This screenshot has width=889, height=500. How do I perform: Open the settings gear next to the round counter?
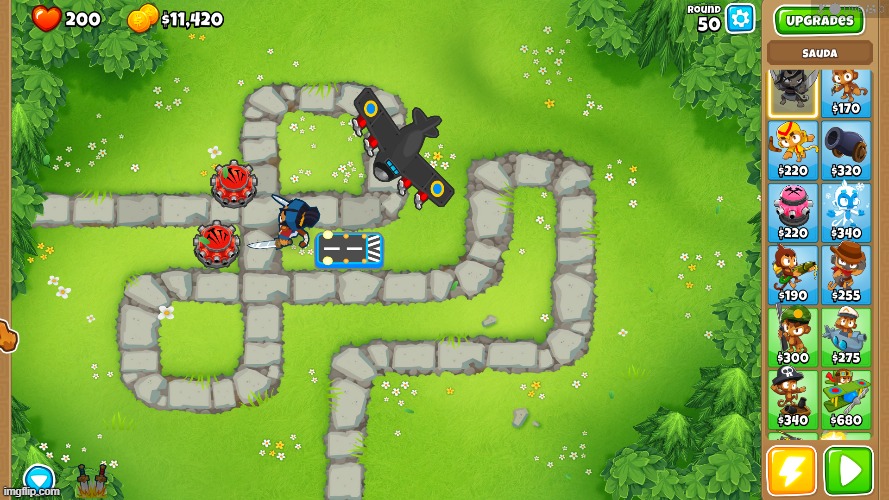[740, 18]
